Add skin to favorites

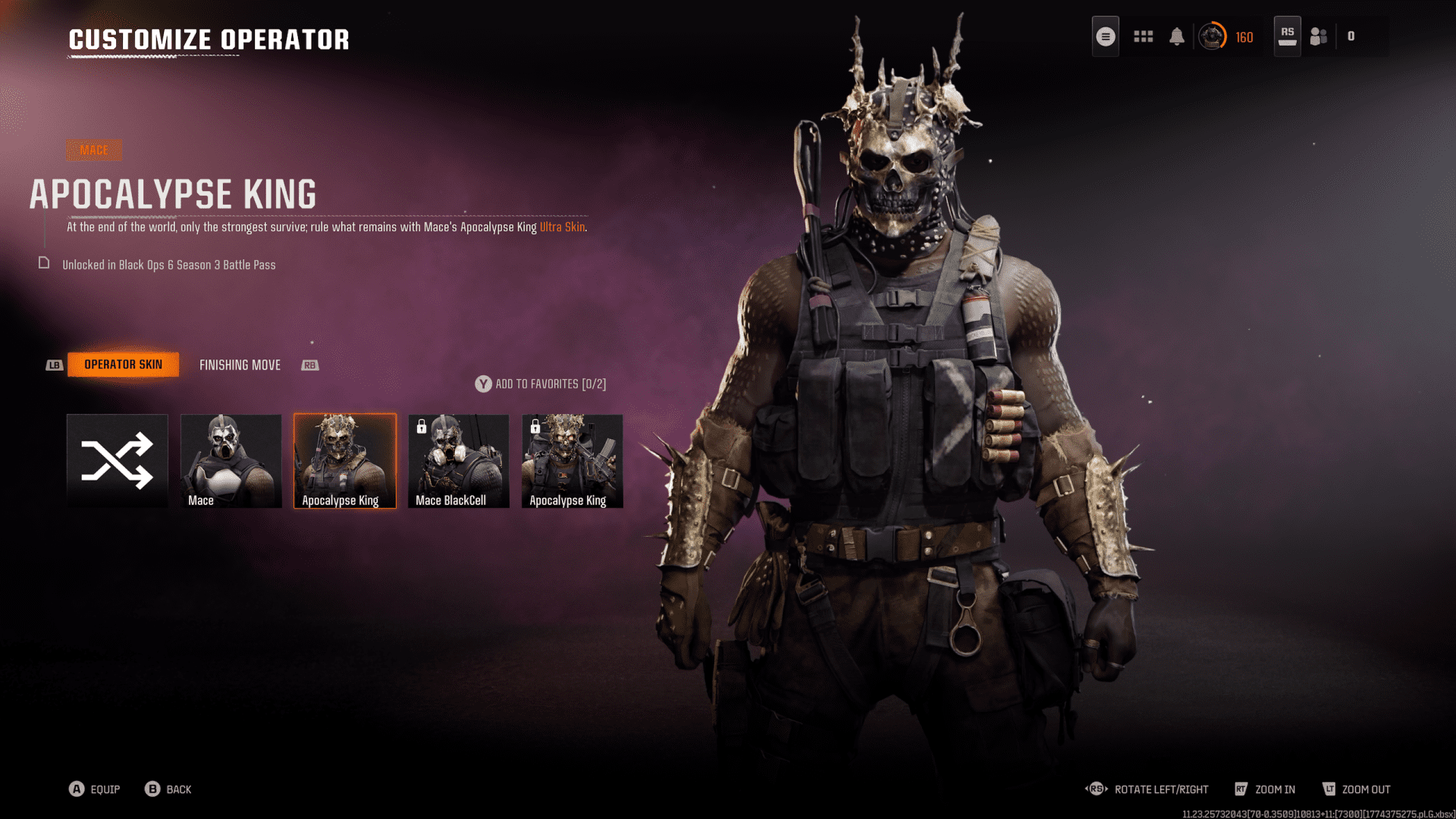[541, 384]
